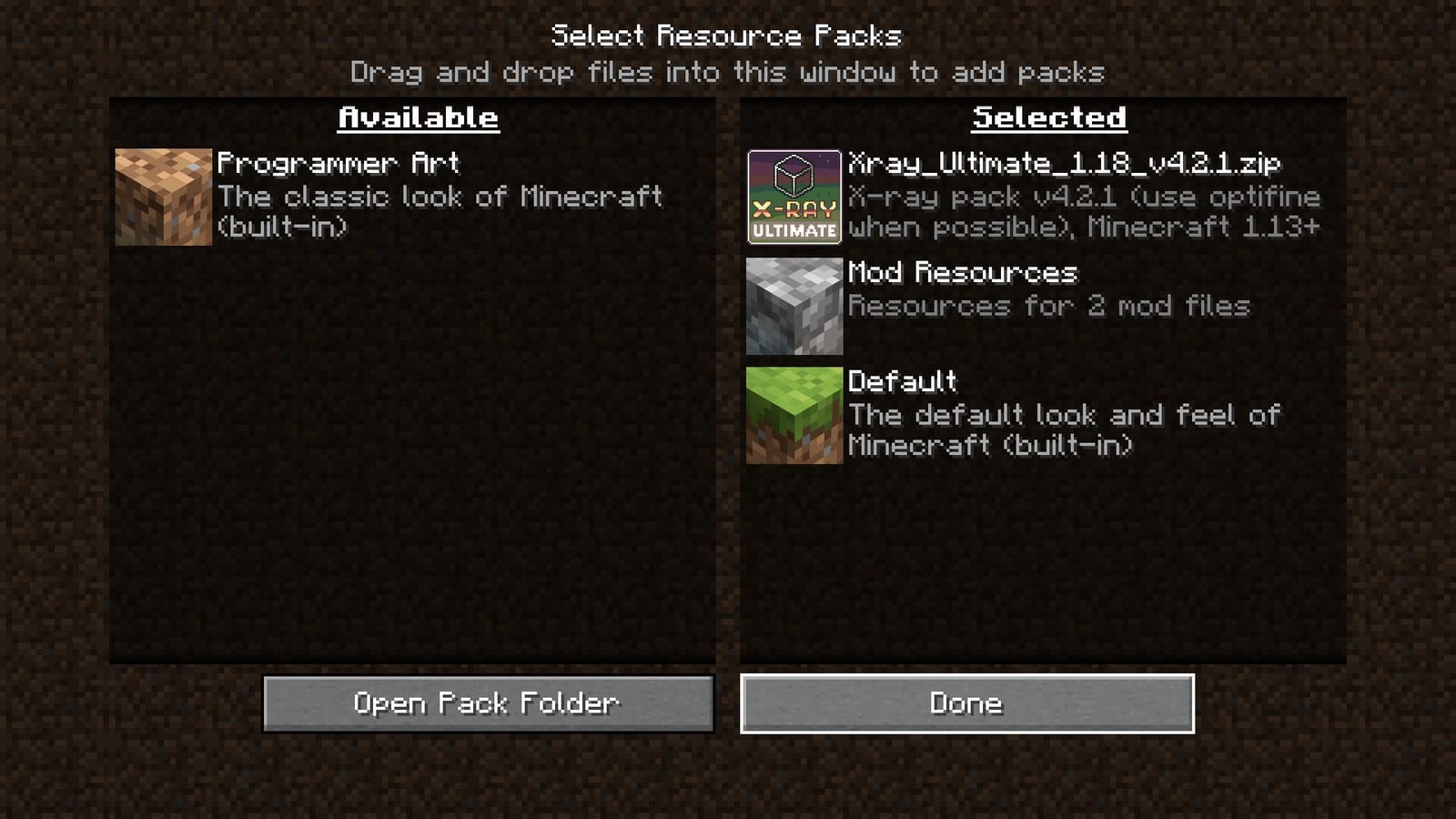Screen dimensions: 1456x819
Task: Click the Selected column header
Action: [x=1050, y=116]
